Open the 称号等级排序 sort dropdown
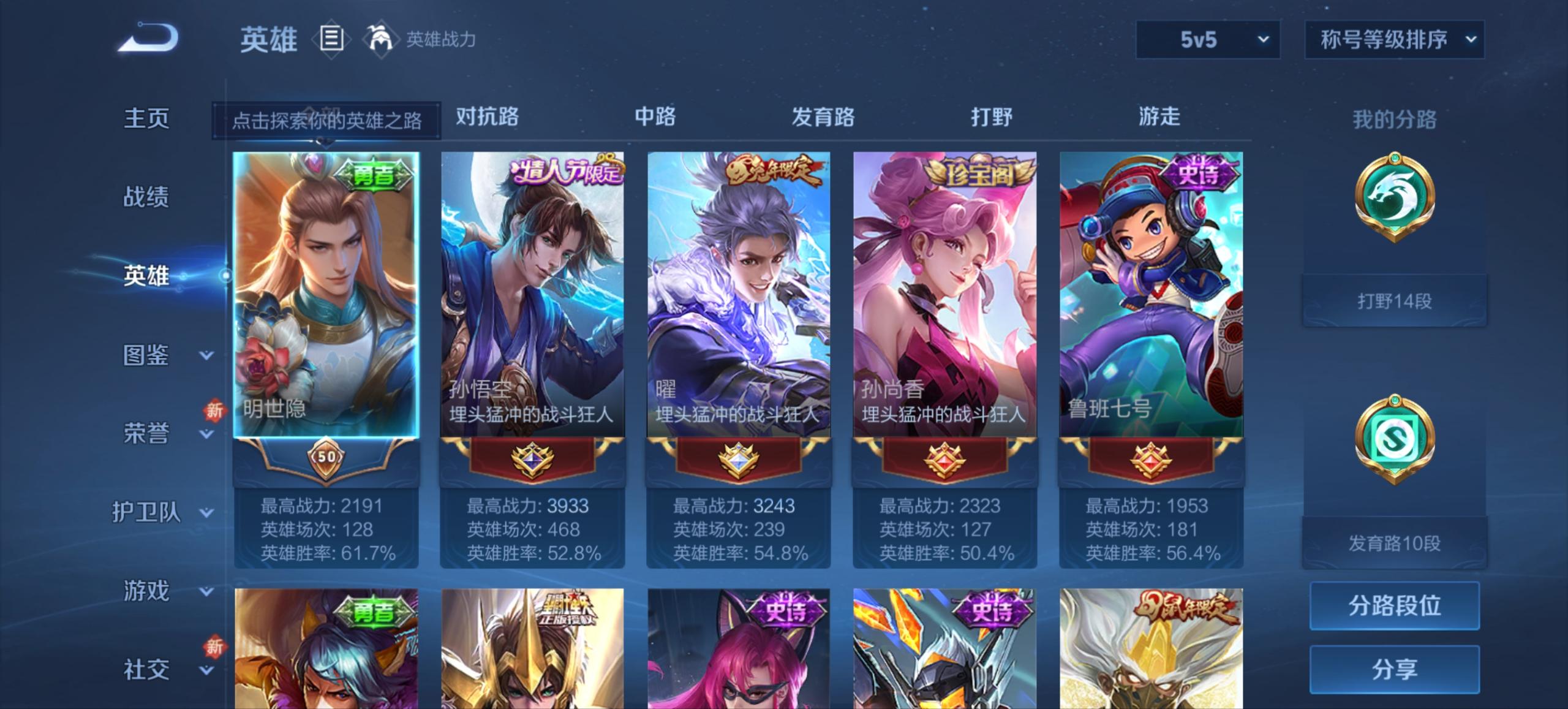The width and height of the screenshot is (1568, 709). click(x=1395, y=39)
